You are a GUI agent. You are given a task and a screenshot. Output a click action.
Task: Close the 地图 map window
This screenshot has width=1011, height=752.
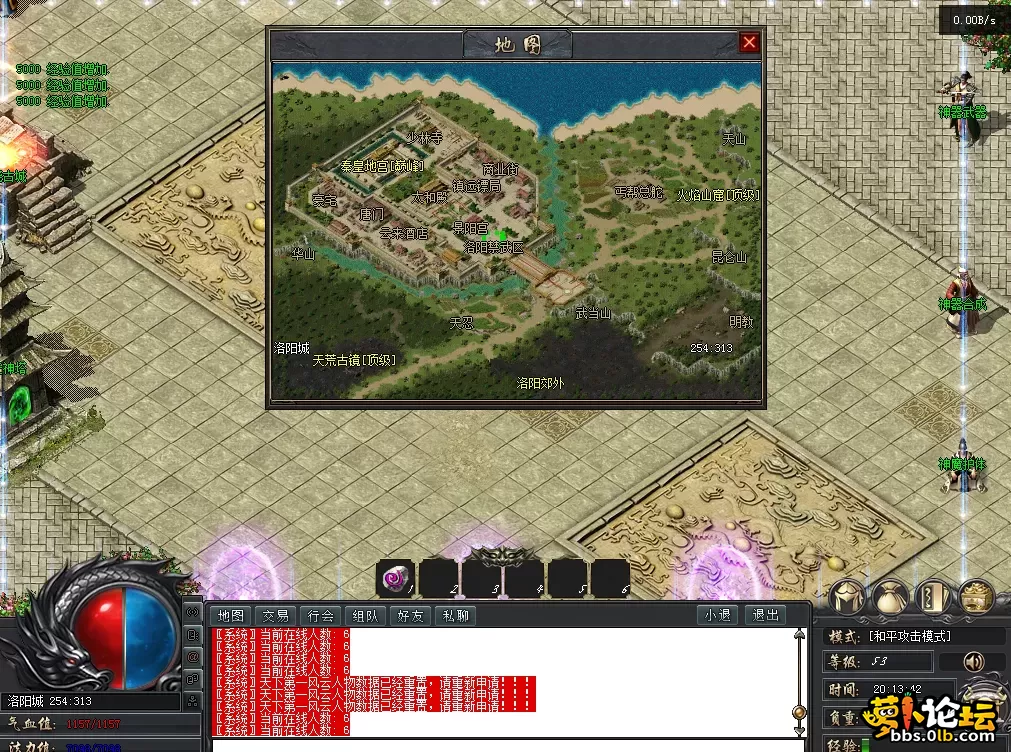(748, 43)
